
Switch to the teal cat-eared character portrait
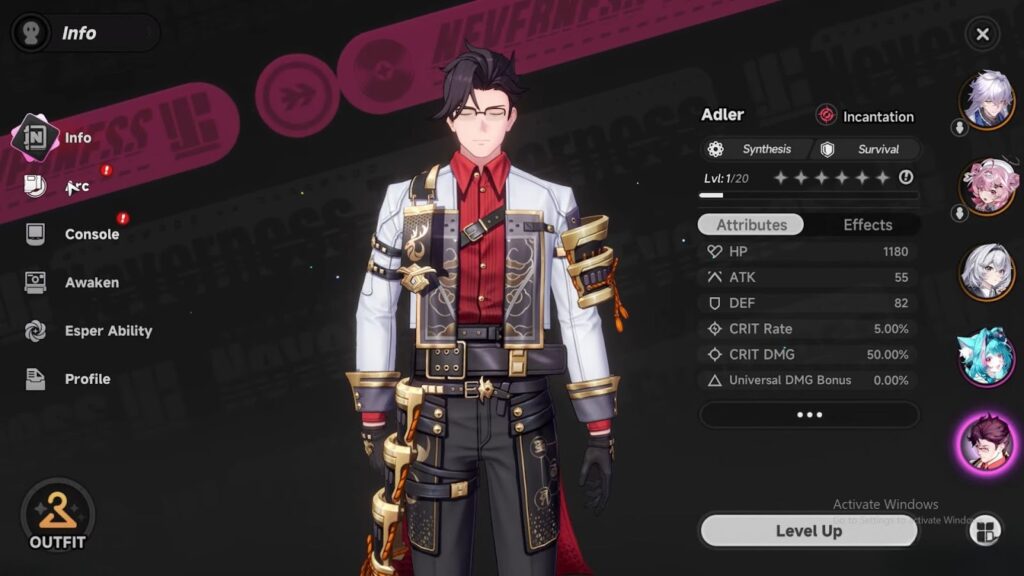click(987, 357)
